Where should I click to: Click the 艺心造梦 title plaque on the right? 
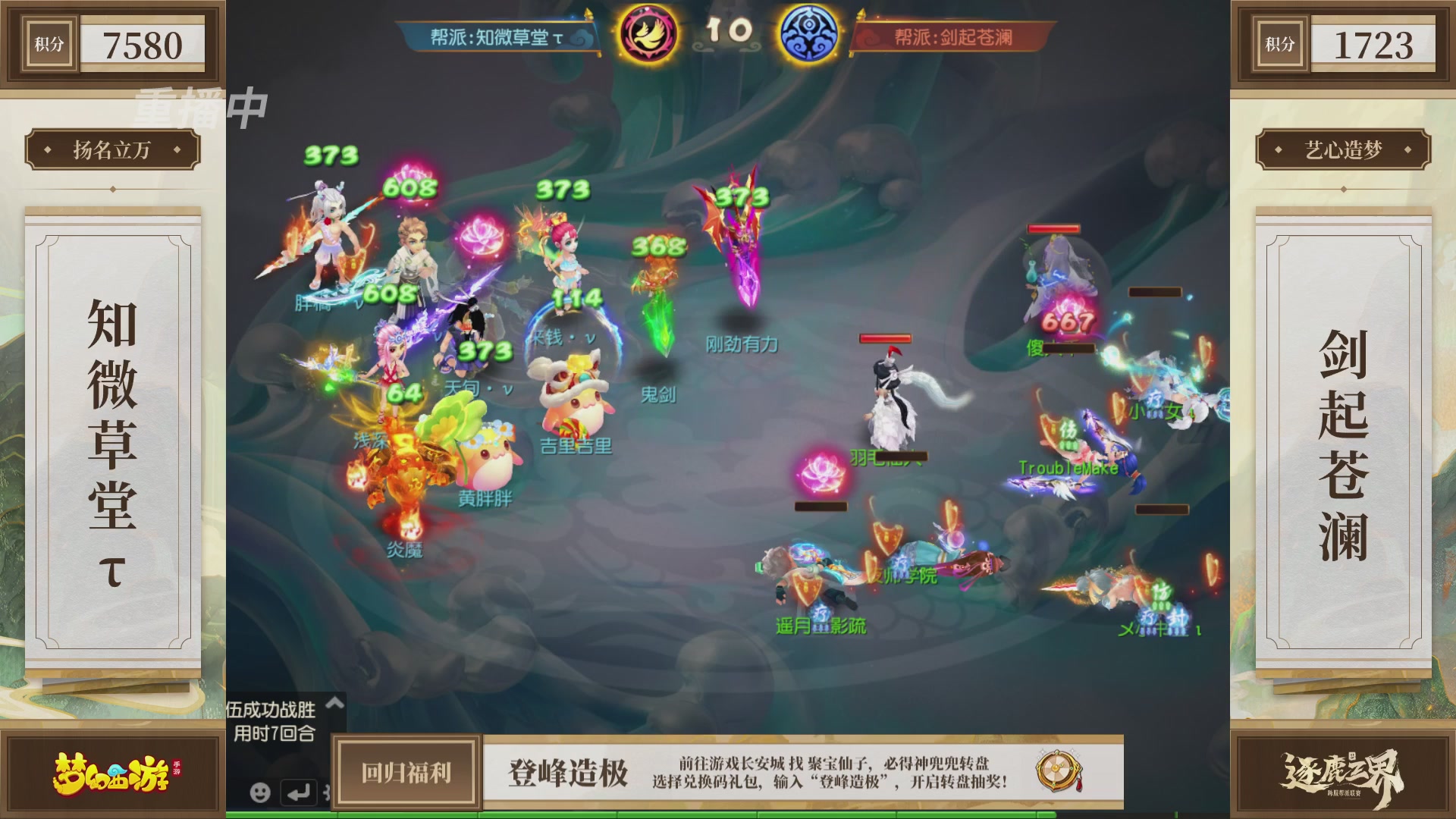(1343, 149)
